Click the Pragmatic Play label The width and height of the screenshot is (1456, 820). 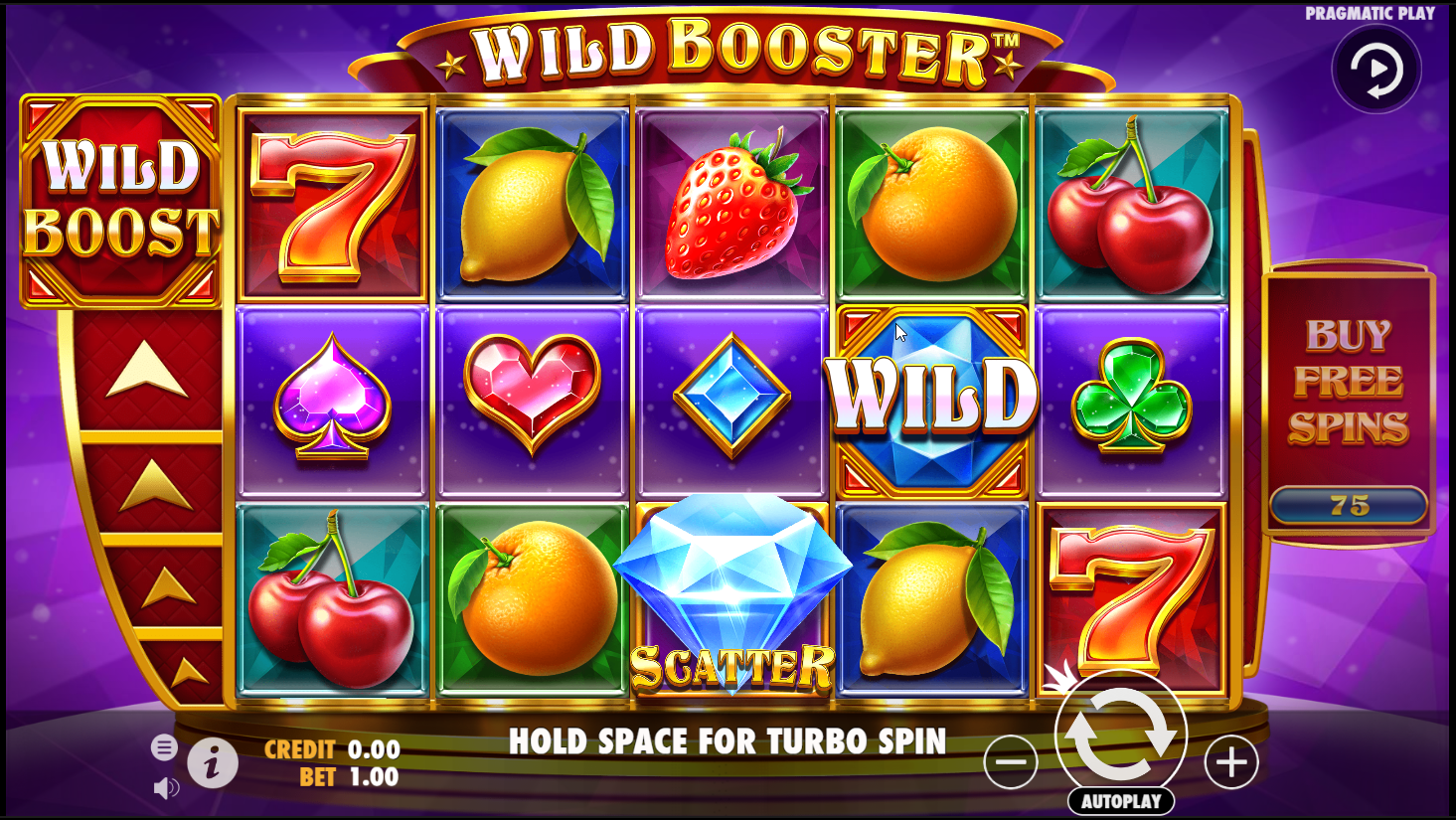[1371, 12]
